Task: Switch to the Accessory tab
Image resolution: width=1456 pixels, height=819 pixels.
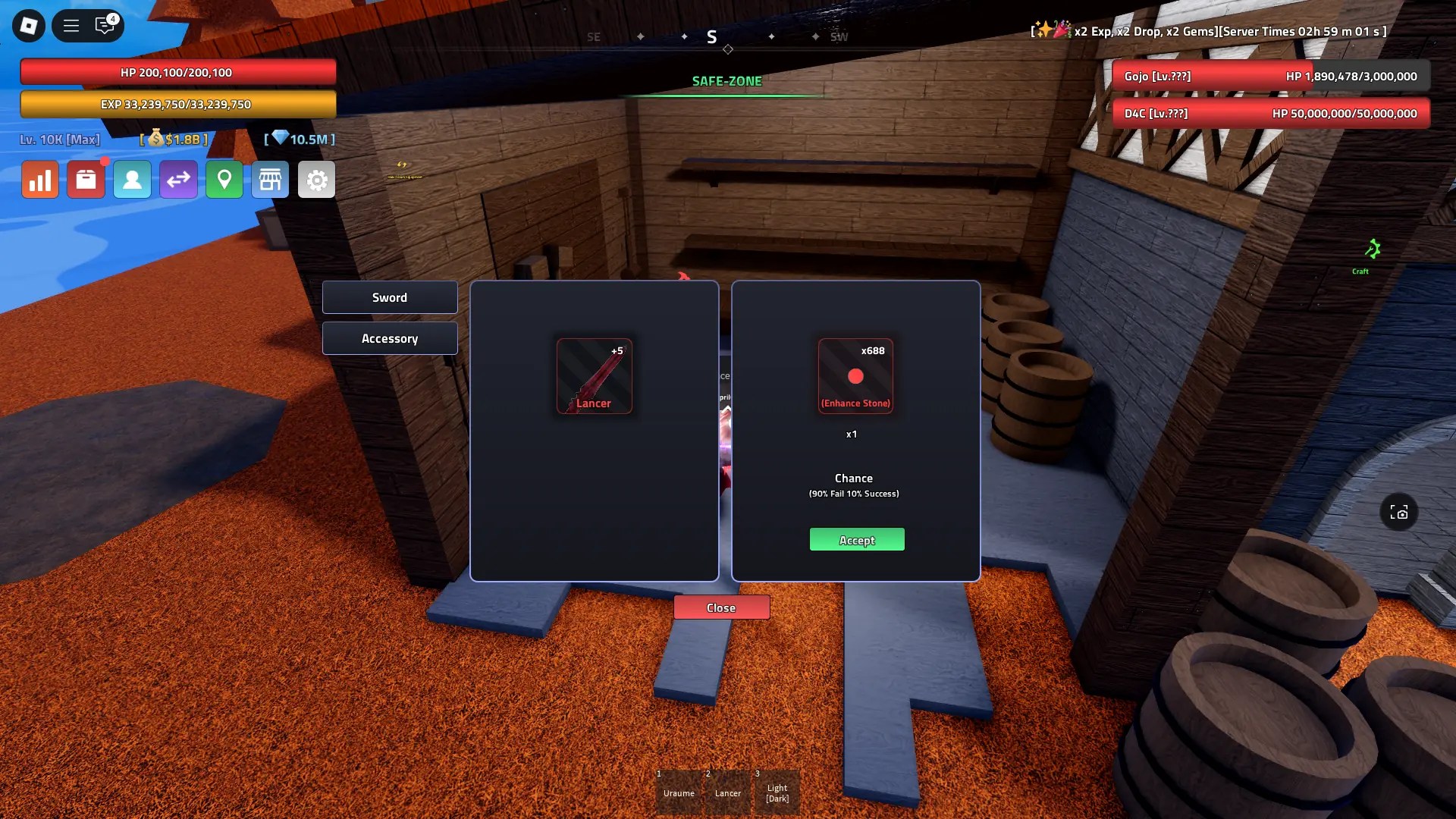Action: coord(389,338)
